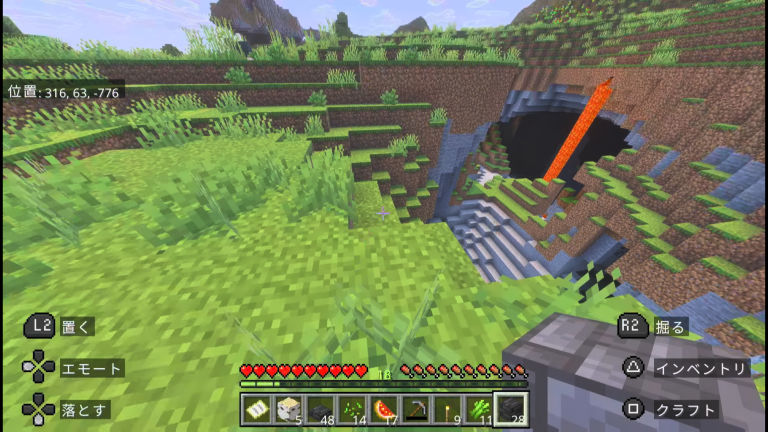Select the paper map hotbar slot
The image size is (768, 432).
point(256,408)
